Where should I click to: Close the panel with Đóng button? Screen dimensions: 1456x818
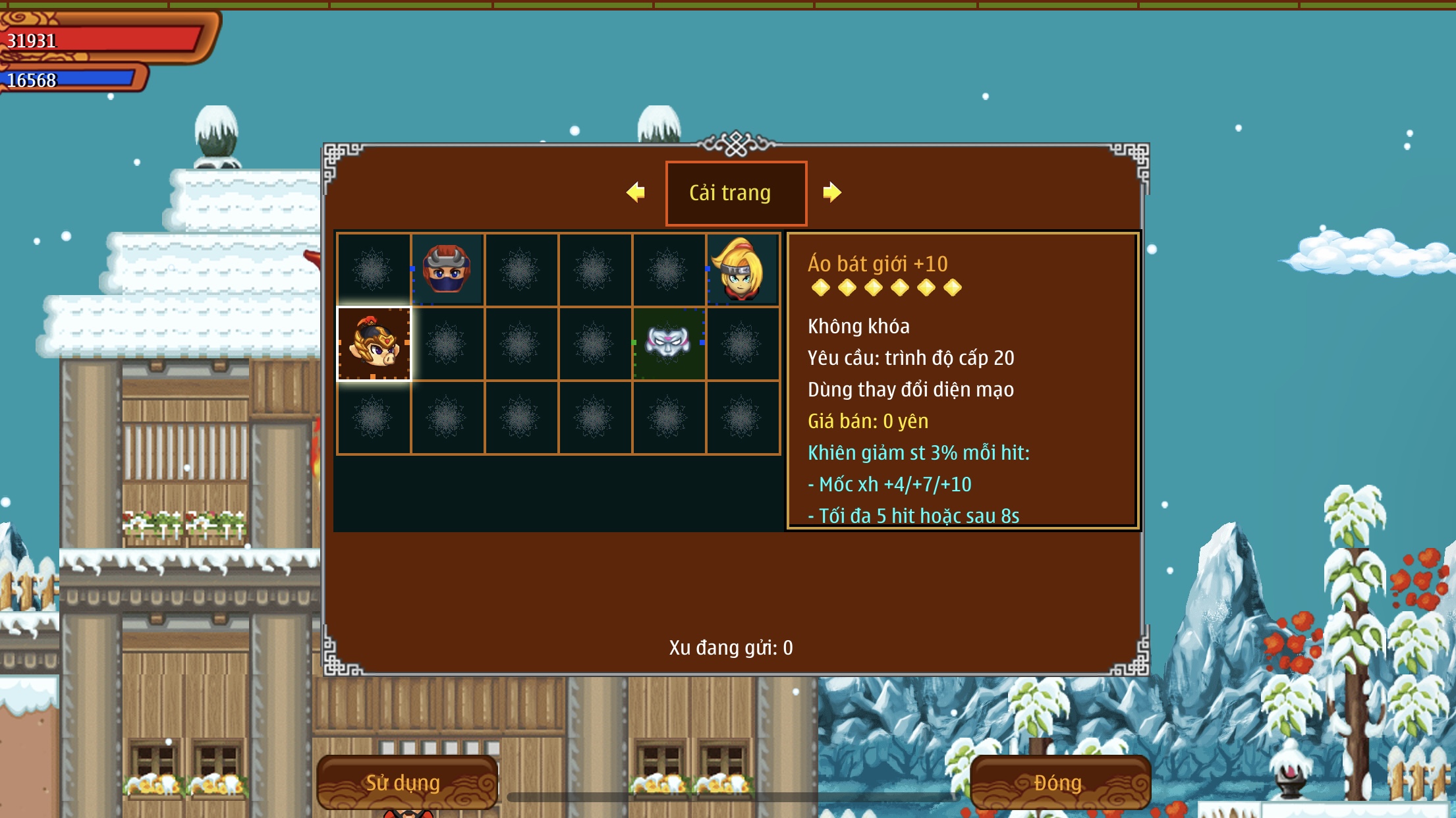1059,782
